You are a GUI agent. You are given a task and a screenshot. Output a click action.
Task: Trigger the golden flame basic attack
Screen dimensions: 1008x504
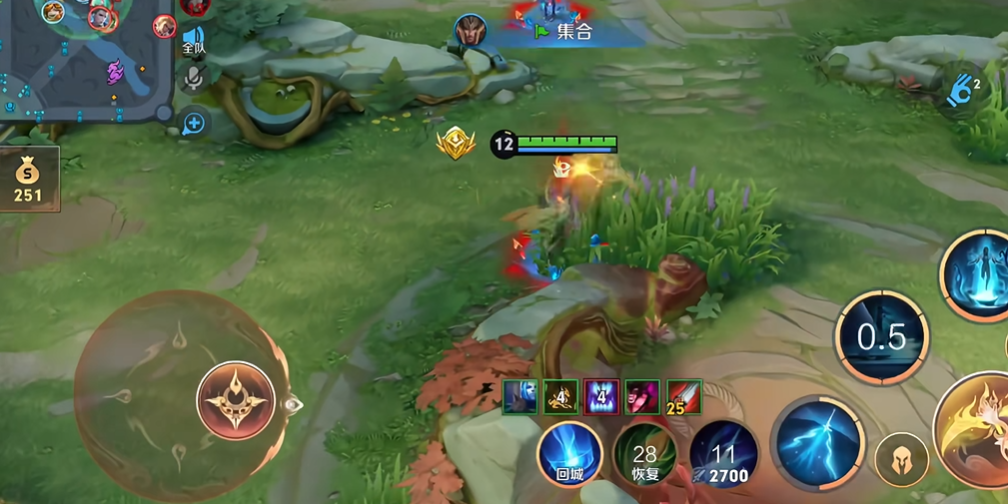tap(975, 430)
